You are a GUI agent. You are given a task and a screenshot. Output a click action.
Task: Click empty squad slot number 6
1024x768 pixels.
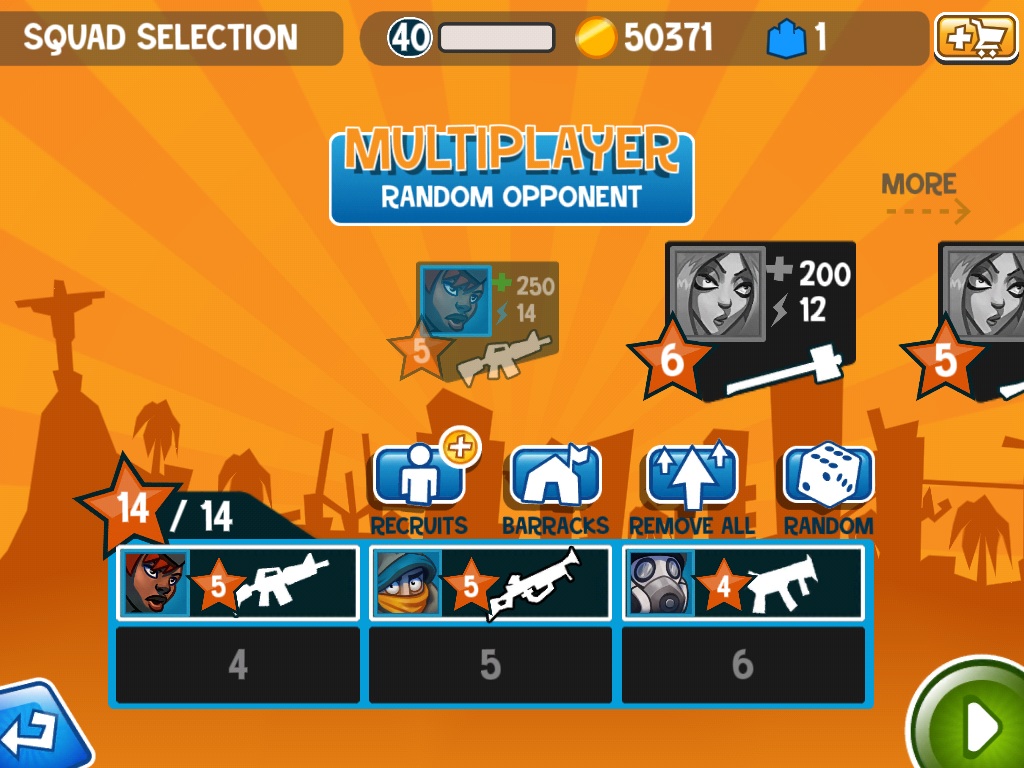(743, 665)
